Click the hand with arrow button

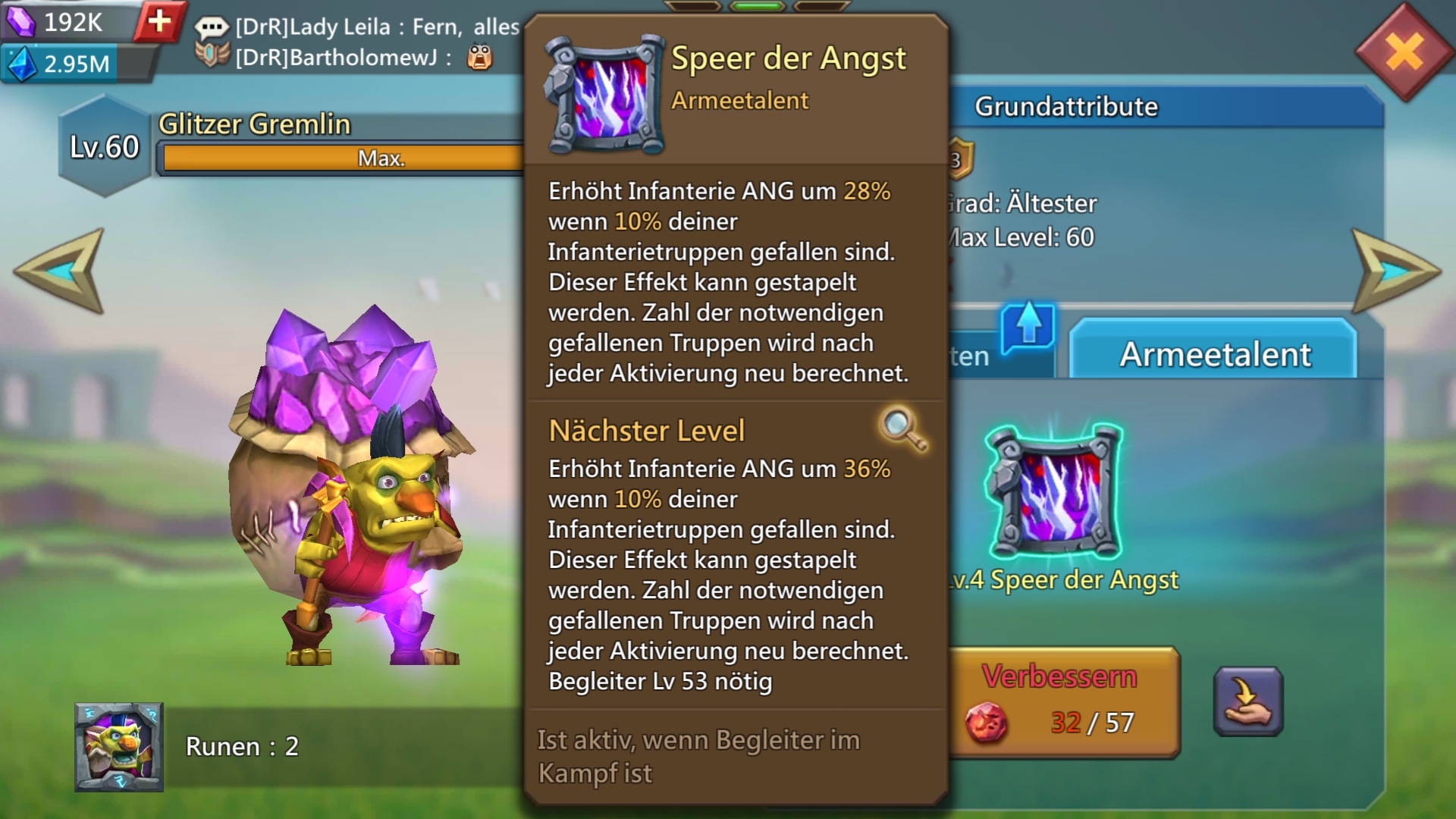click(1248, 702)
